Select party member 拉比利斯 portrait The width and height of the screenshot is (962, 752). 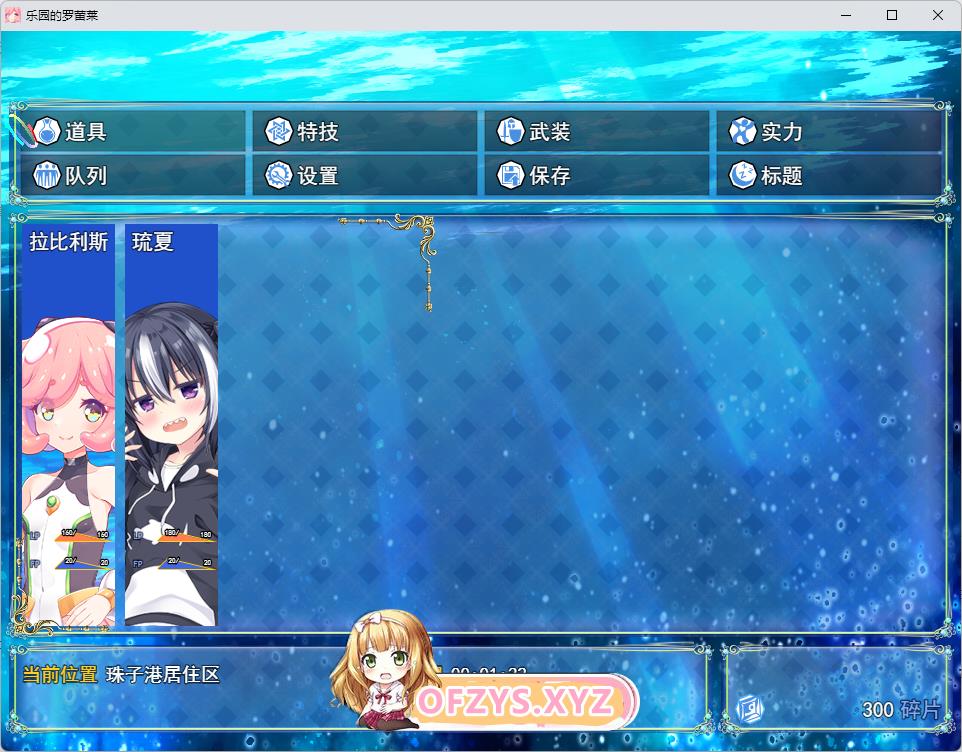pos(68,425)
